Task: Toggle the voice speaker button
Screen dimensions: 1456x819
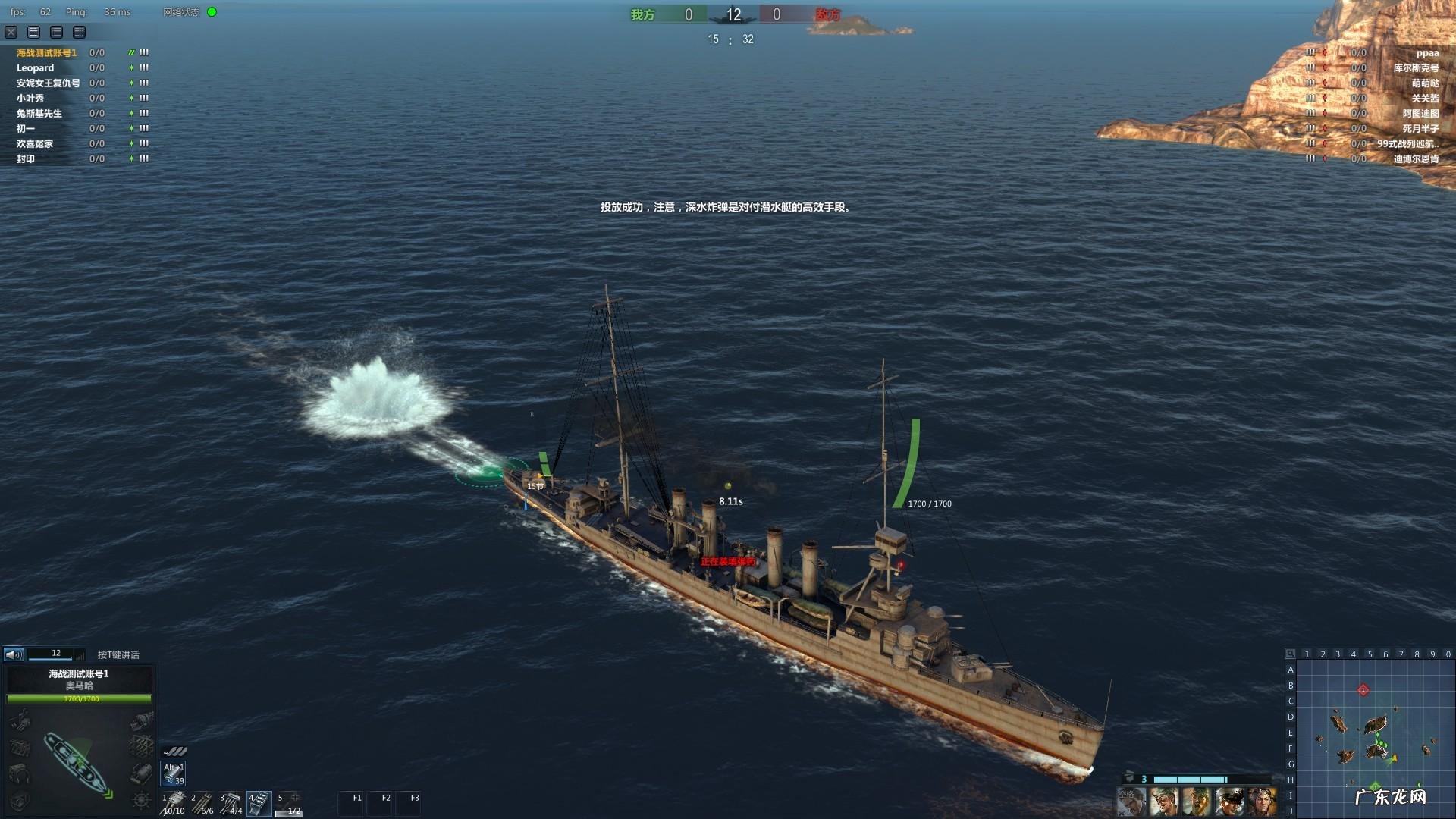Action: coord(14,654)
